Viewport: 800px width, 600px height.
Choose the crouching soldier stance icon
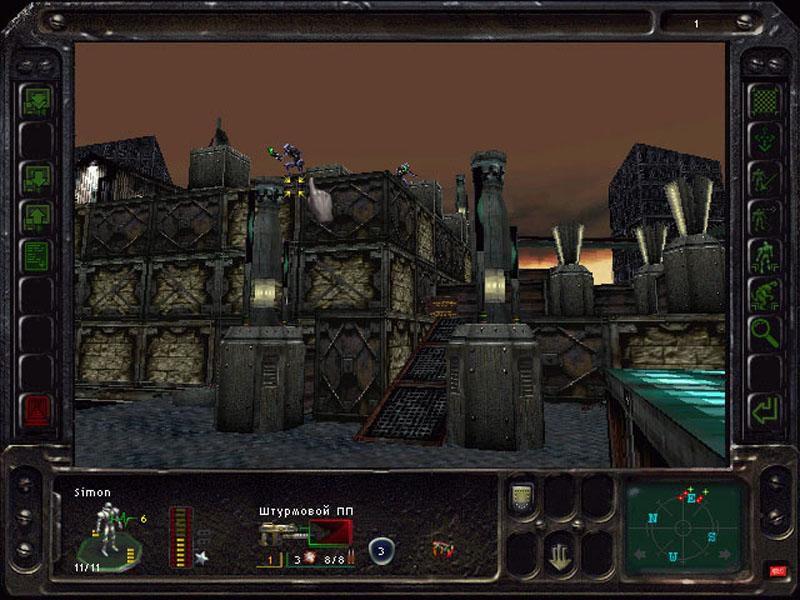pos(765,291)
